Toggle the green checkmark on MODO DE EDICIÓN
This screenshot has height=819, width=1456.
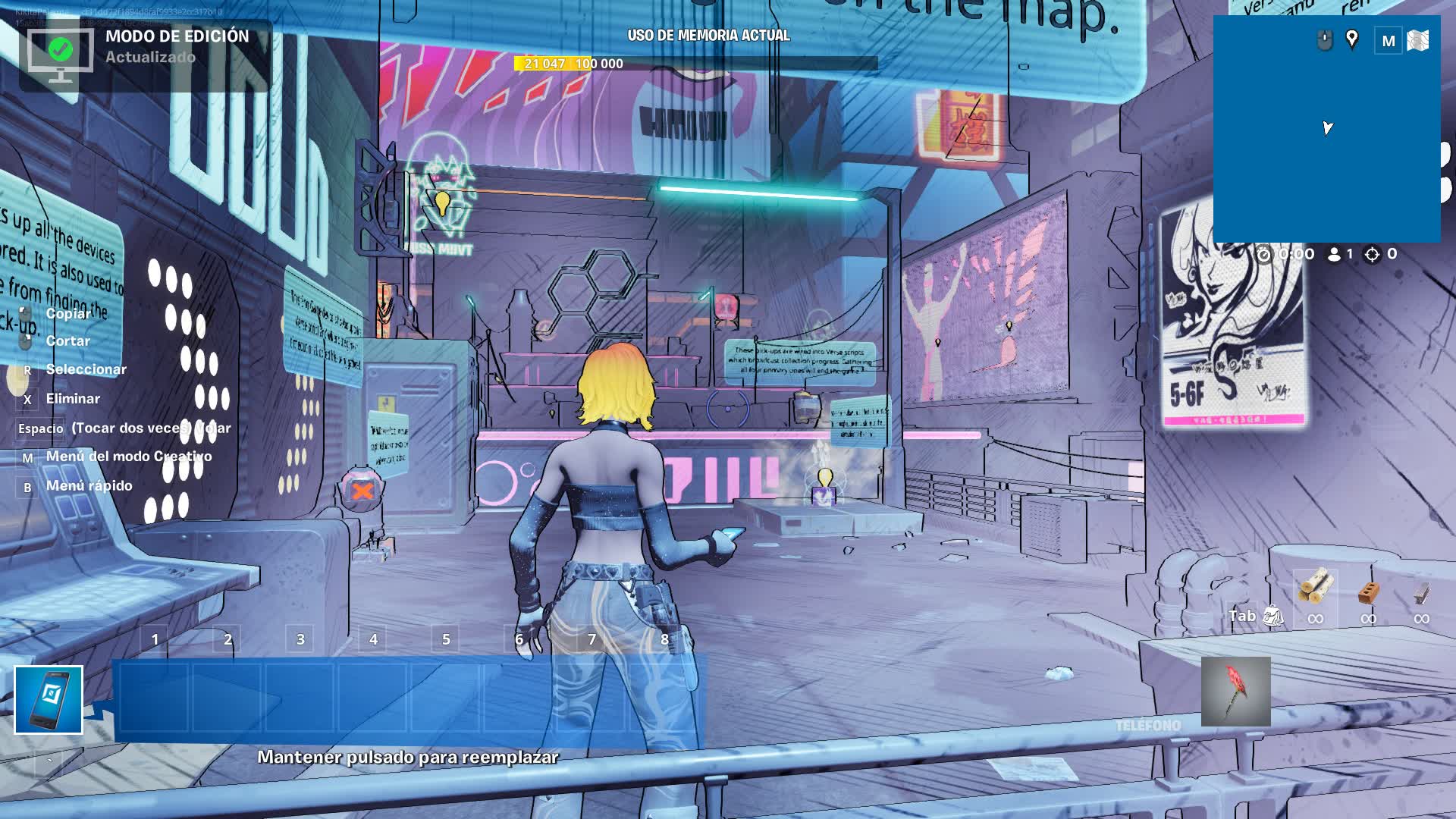pos(59,49)
